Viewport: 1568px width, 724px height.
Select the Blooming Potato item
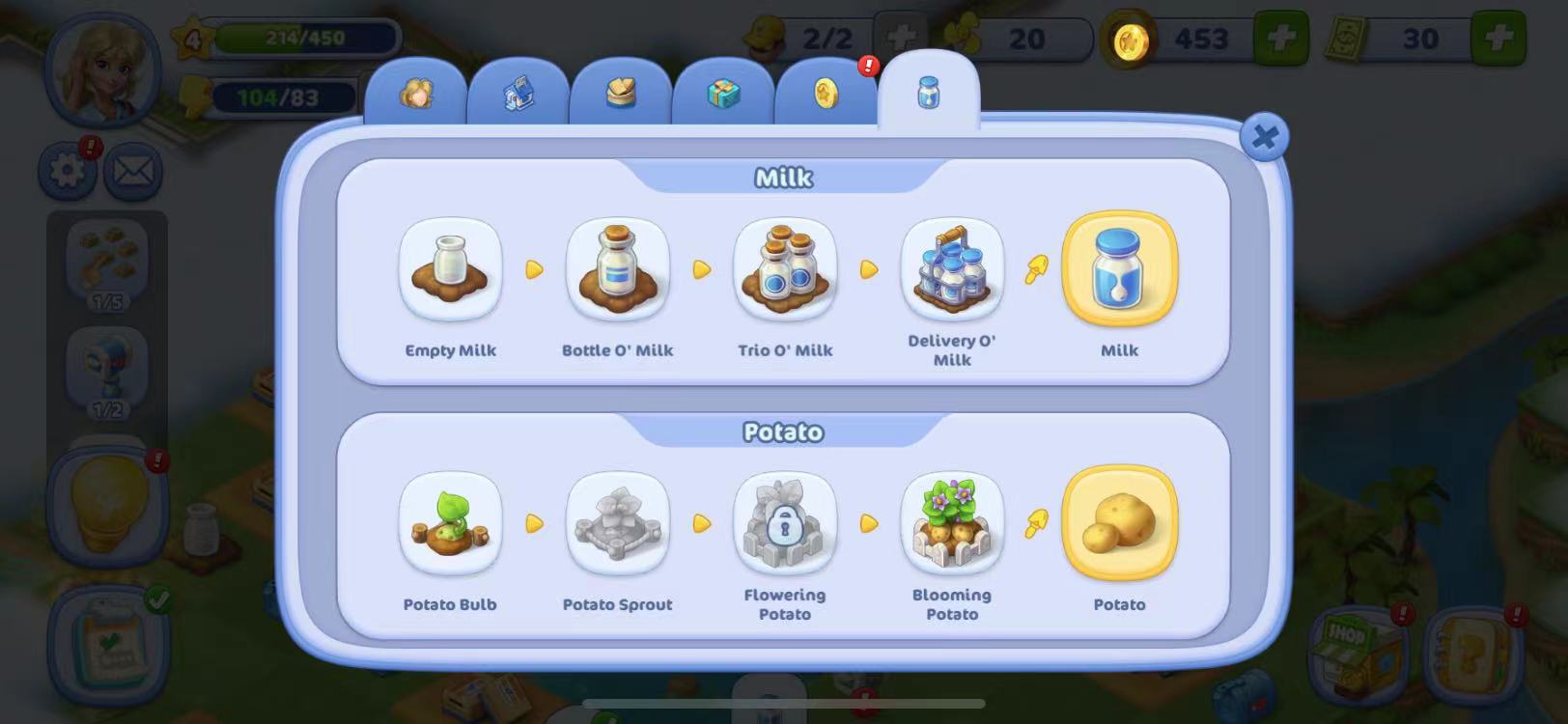click(x=952, y=523)
